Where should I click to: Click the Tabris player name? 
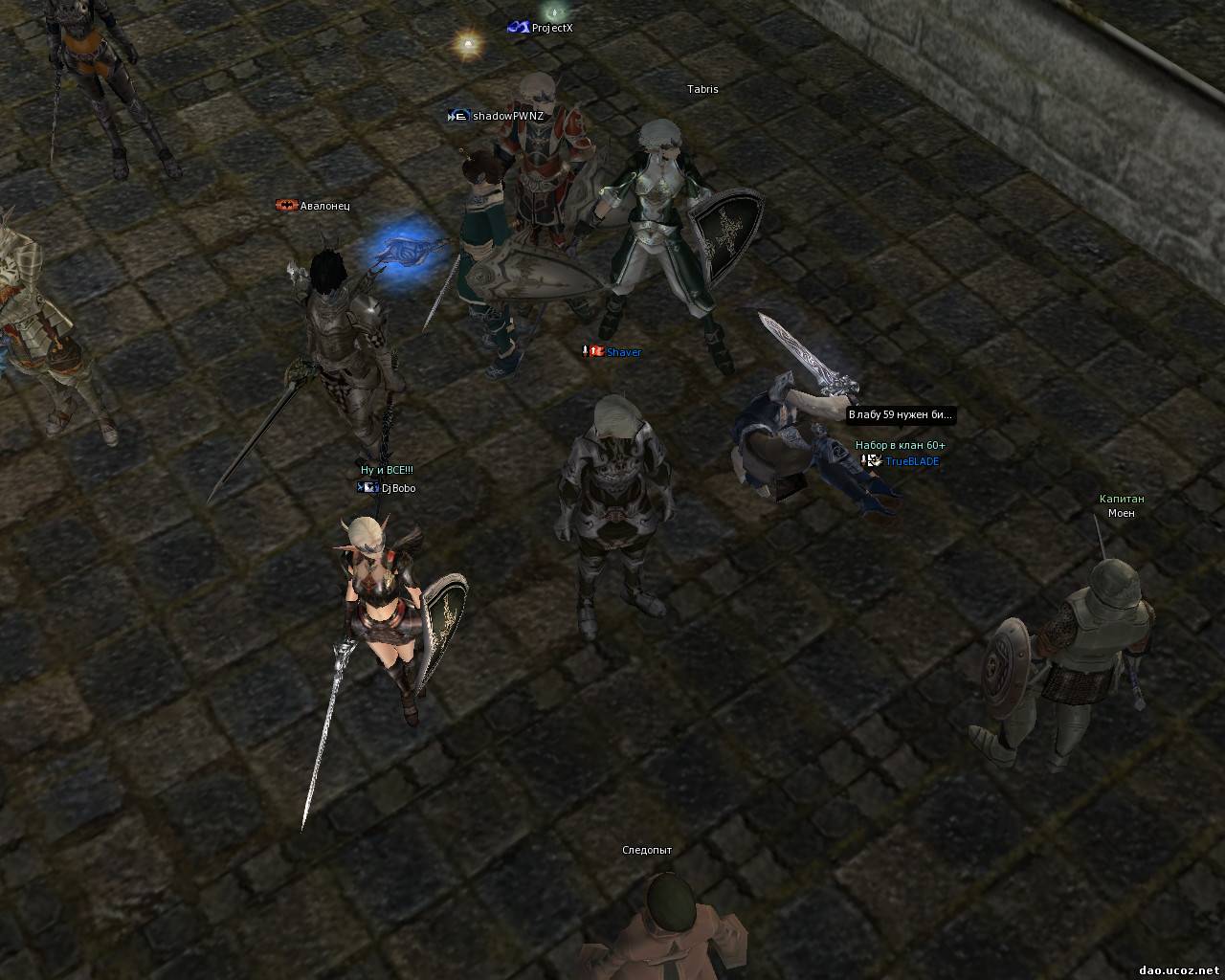click(x=702, y=89)
